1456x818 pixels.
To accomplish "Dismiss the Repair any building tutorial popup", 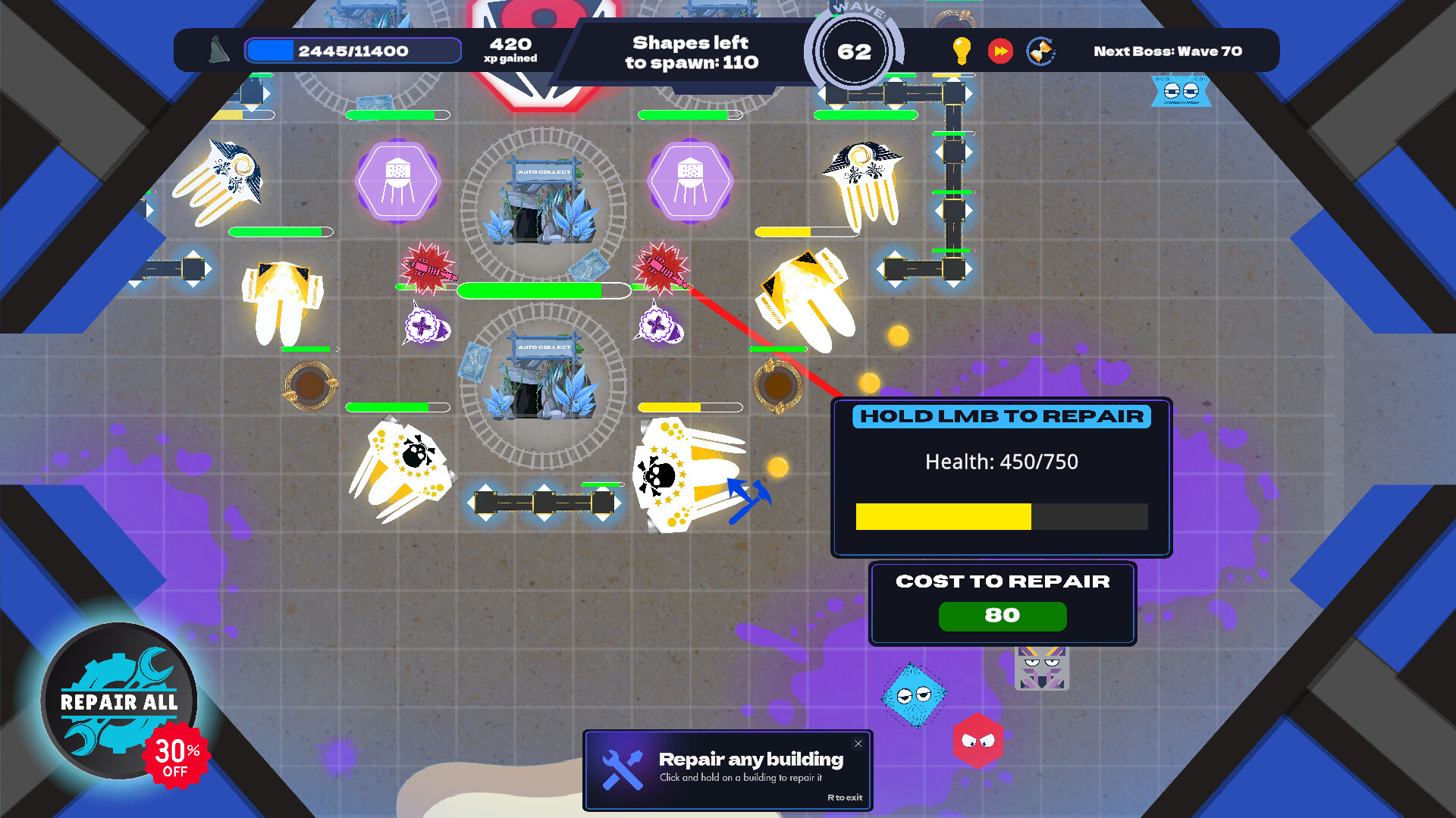I will tap(857, 744).
